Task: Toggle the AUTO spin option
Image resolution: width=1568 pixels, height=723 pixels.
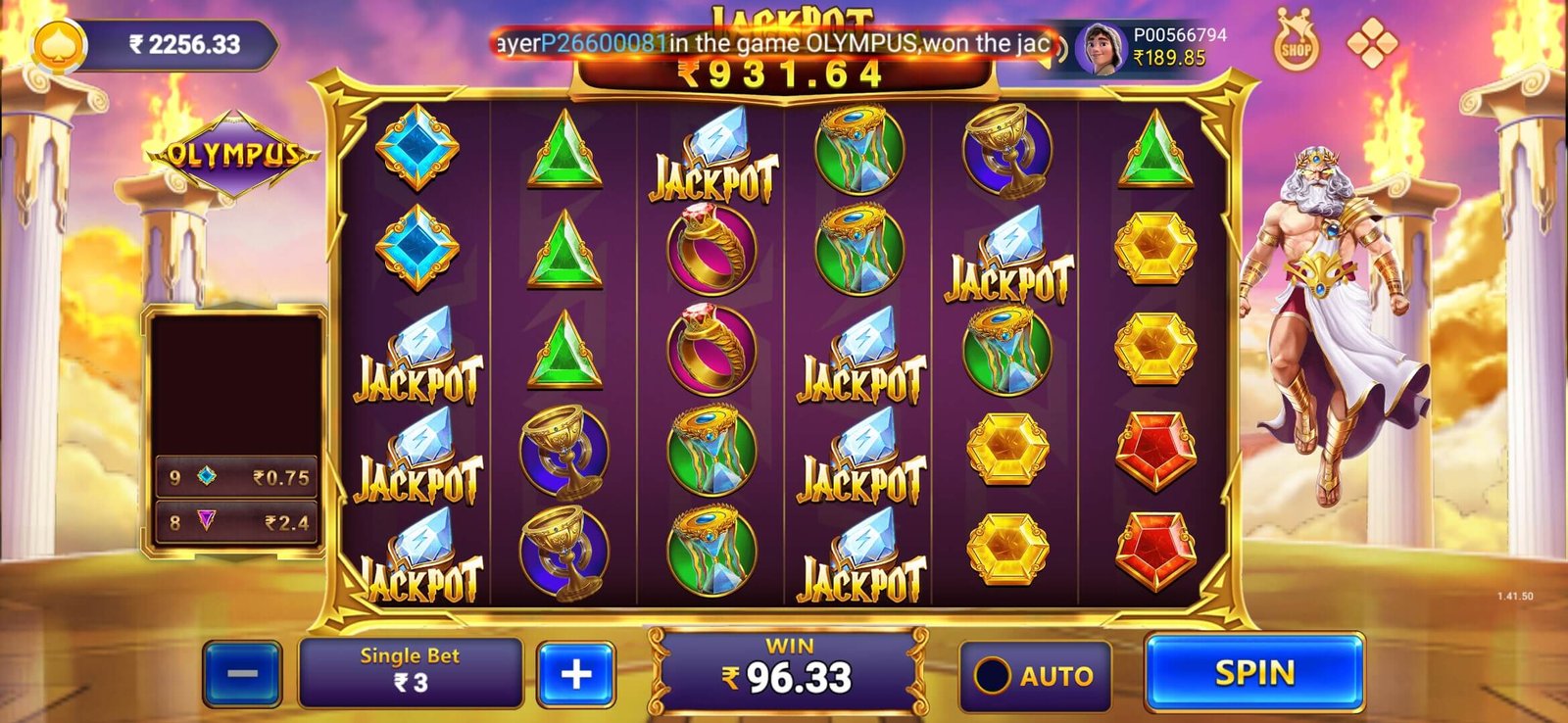Action: (1035, 676)
